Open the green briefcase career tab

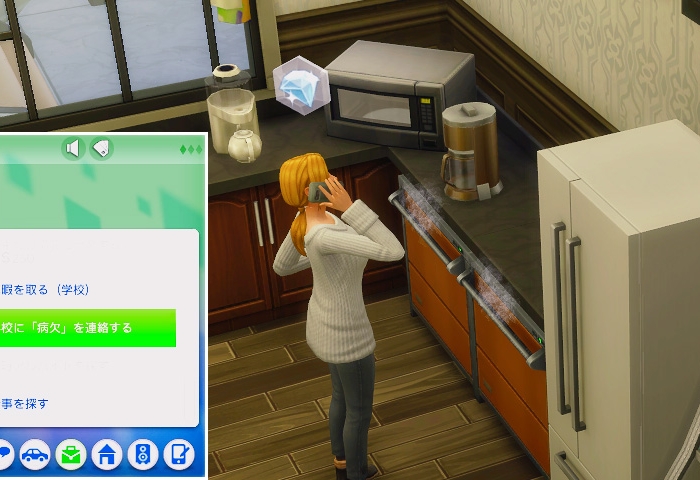point(71,455)
